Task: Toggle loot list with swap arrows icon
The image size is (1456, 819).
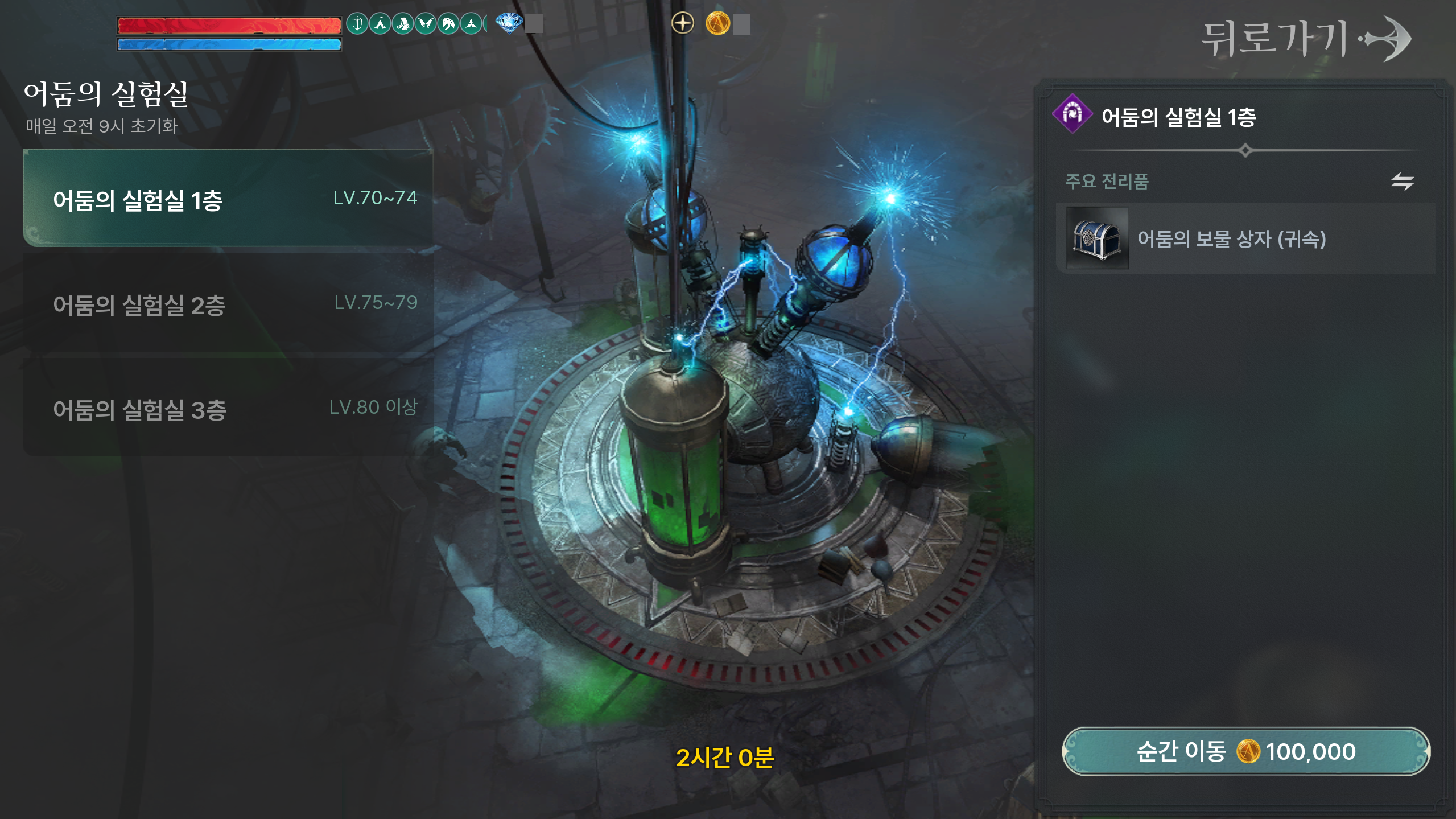Action: pos(1402,182)
